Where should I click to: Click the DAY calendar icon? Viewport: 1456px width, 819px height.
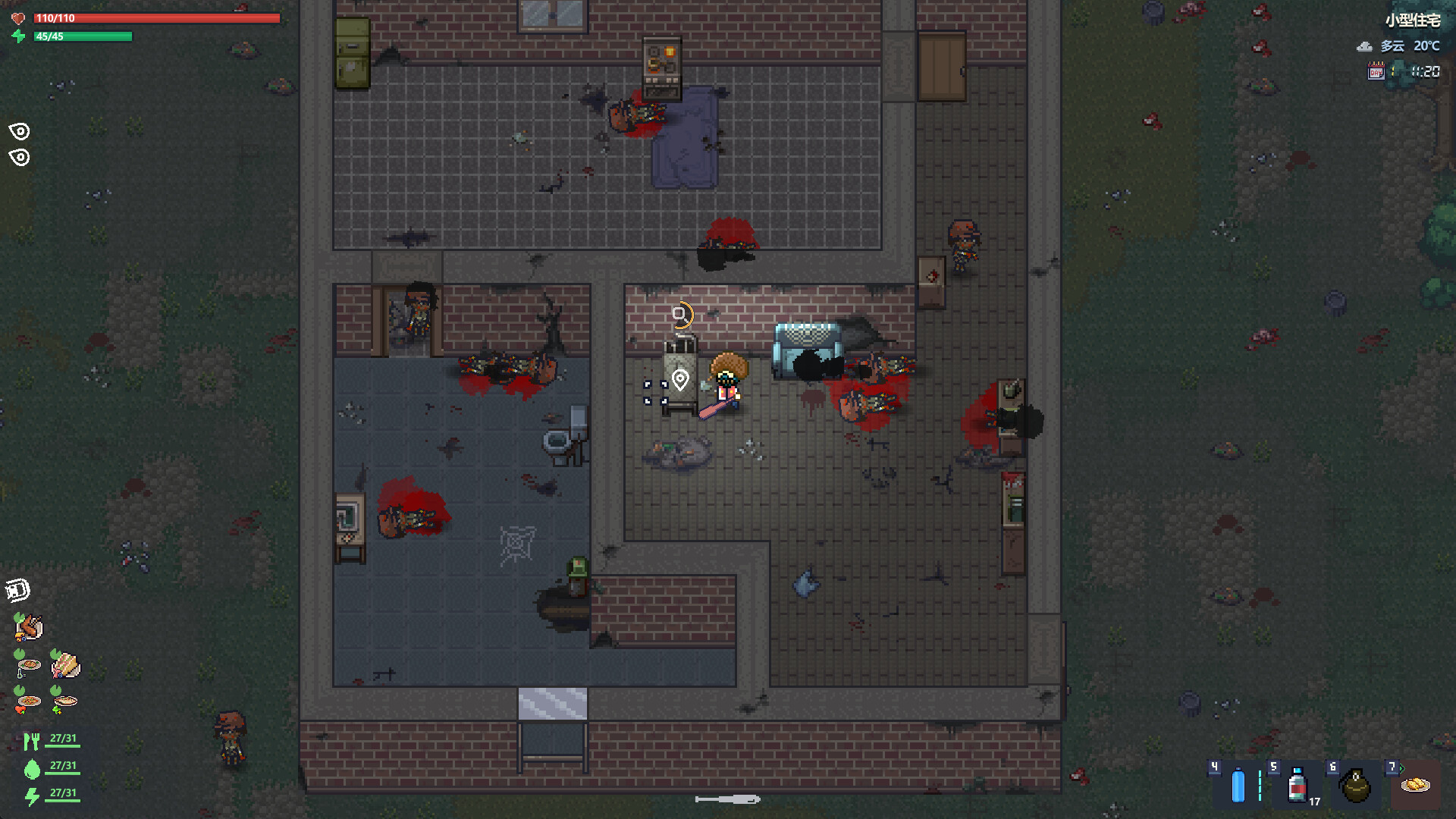coord(1377,71)
